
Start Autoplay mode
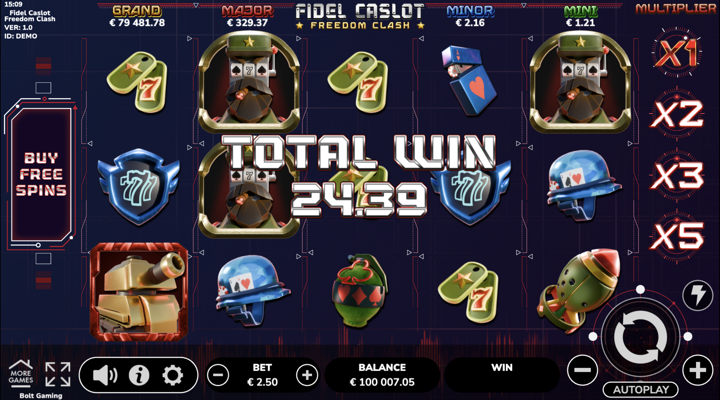(x=640, y=388)
